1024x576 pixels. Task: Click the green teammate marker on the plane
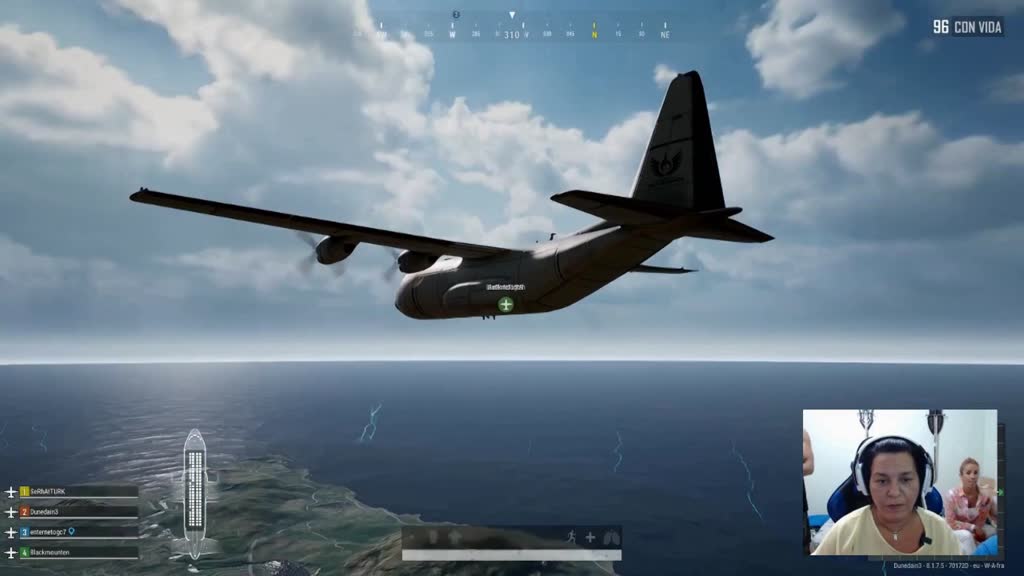pos(506,304)
